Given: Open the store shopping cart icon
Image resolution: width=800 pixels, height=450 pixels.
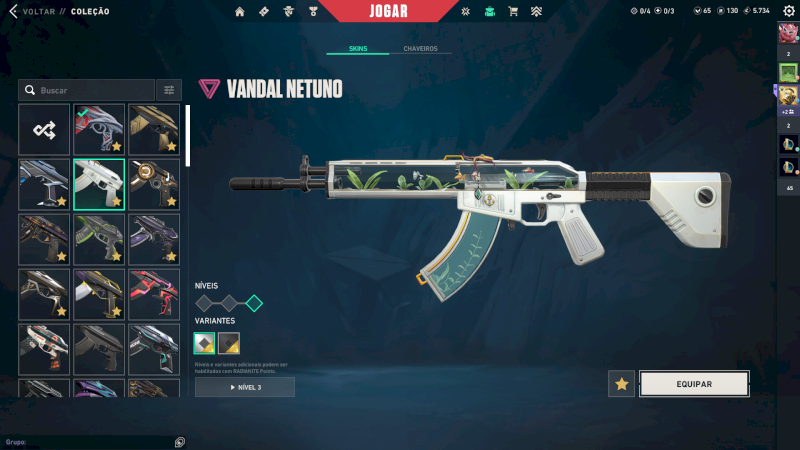Looking at the screenshot, I should tap(513, 11).
